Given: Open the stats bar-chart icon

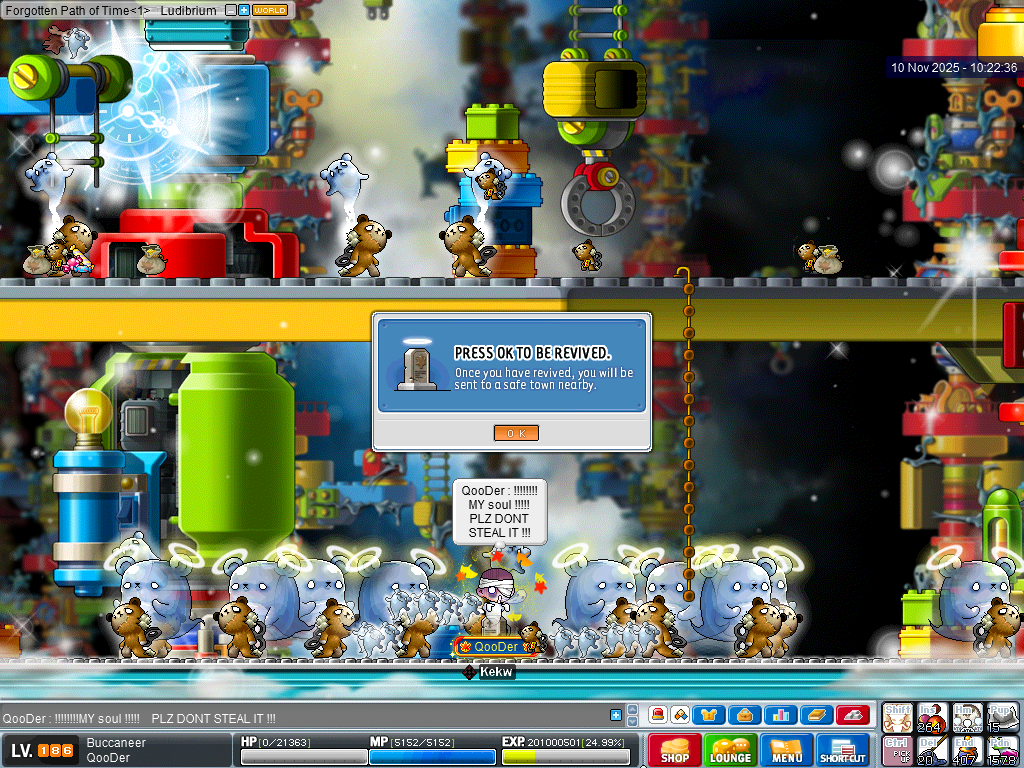Looking at the screenshot, I should tap(781, 715).
